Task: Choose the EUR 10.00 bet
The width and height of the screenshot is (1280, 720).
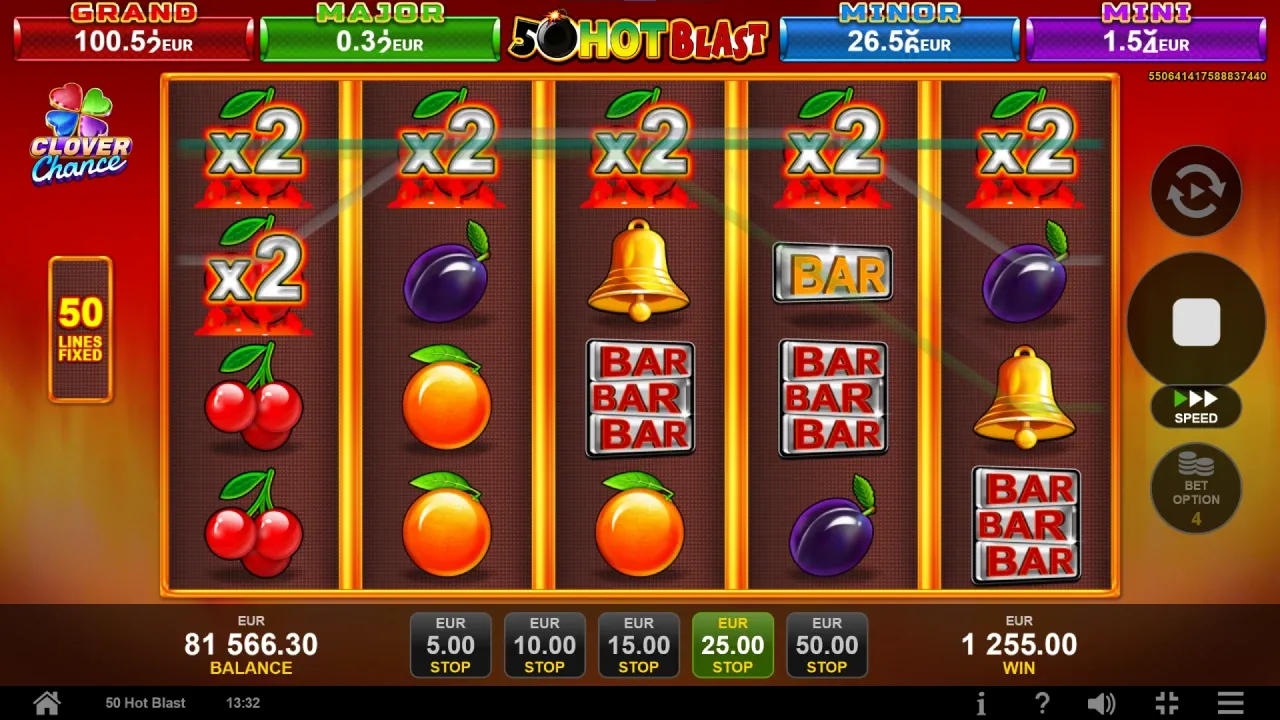Action: [x=544, y=645]
